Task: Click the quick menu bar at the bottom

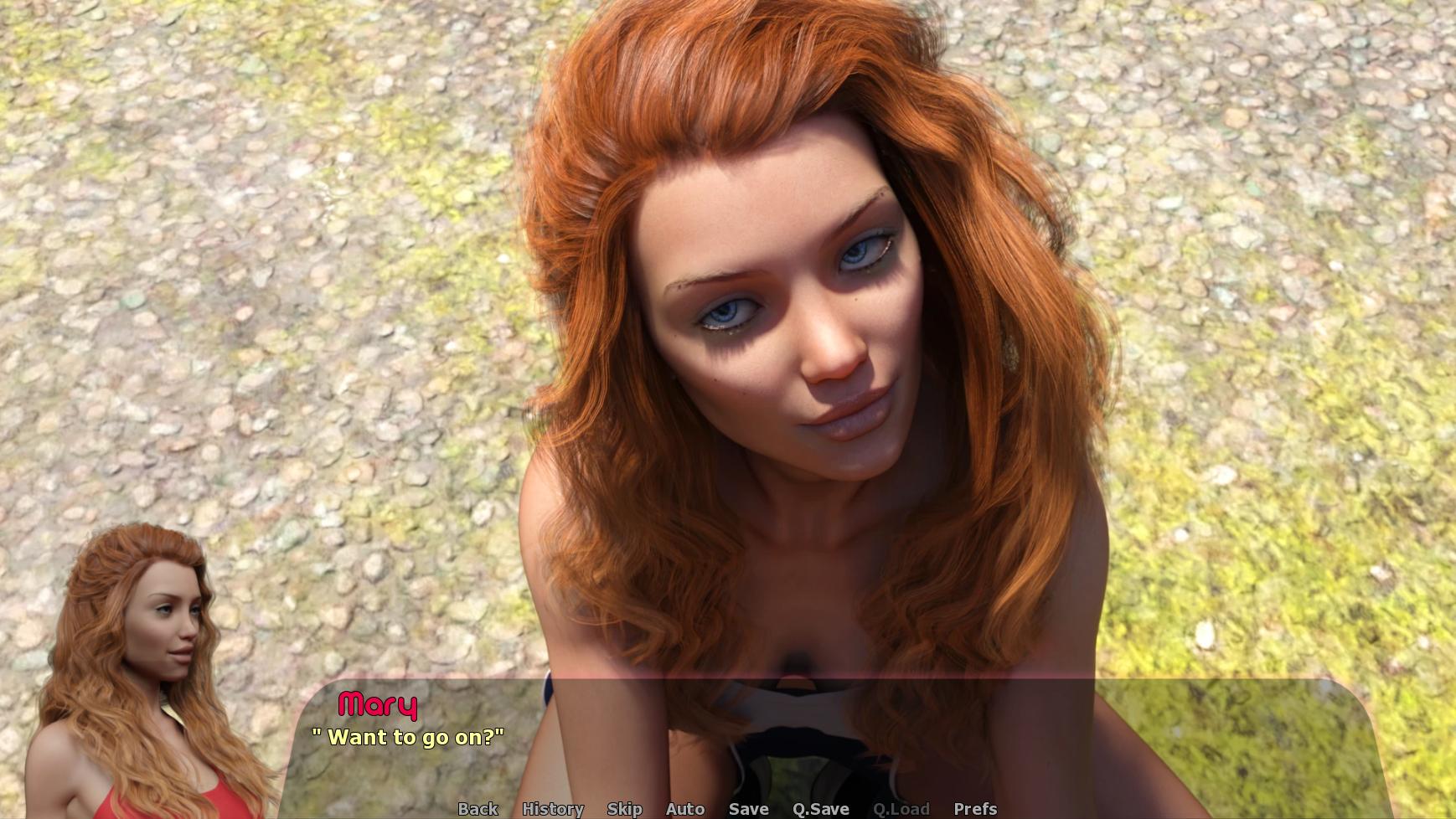Action: (727, 809)
